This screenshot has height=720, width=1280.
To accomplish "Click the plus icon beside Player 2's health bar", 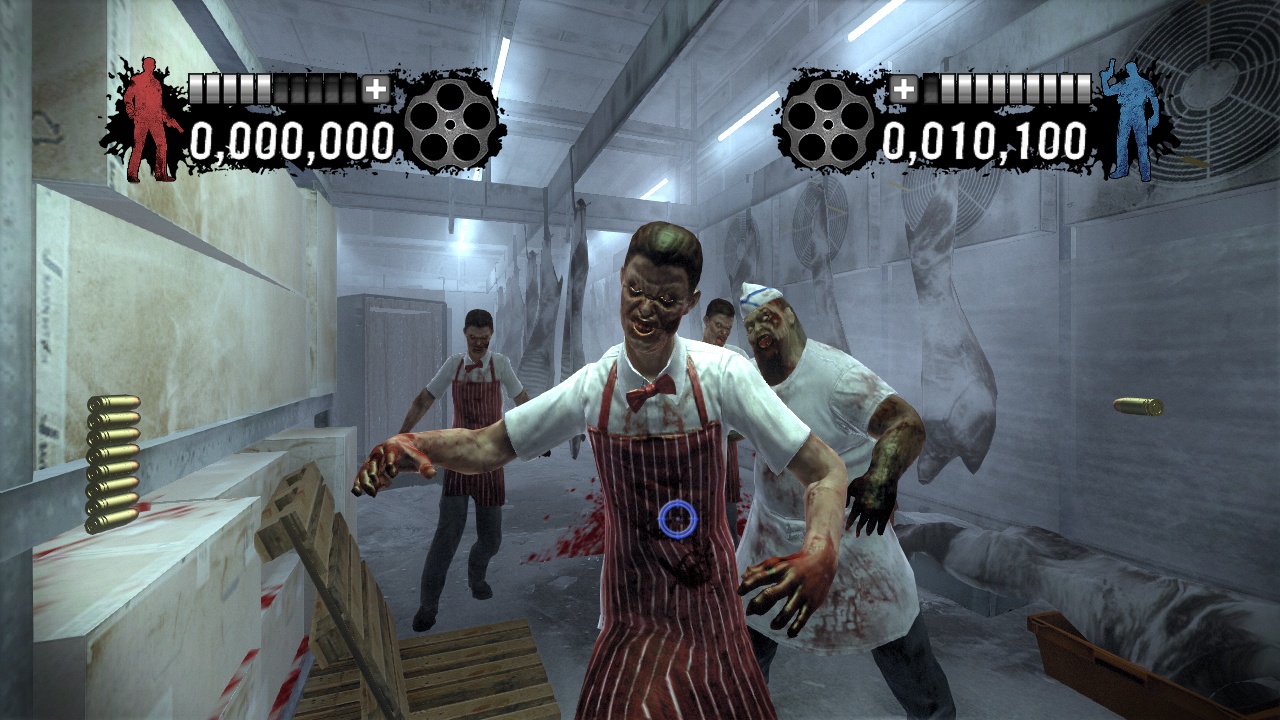I will pyautogui.click(x=906, y=90).
